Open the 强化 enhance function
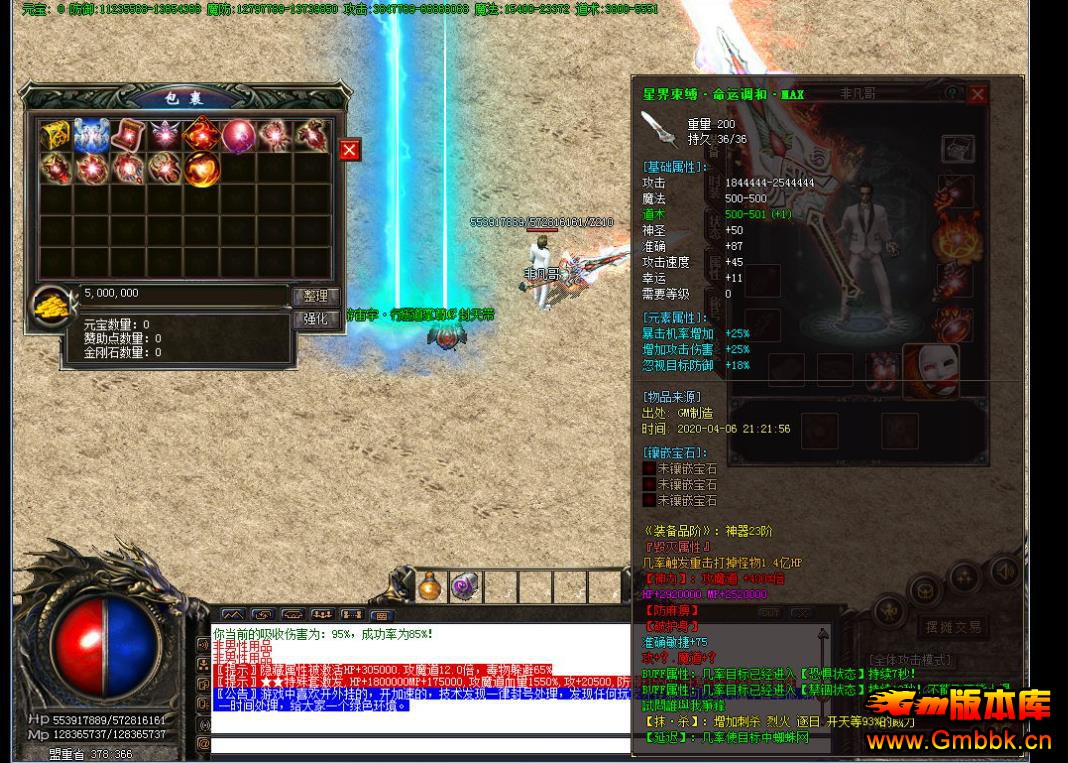This screenshot has width=1068, height=763. click(315, 319)
